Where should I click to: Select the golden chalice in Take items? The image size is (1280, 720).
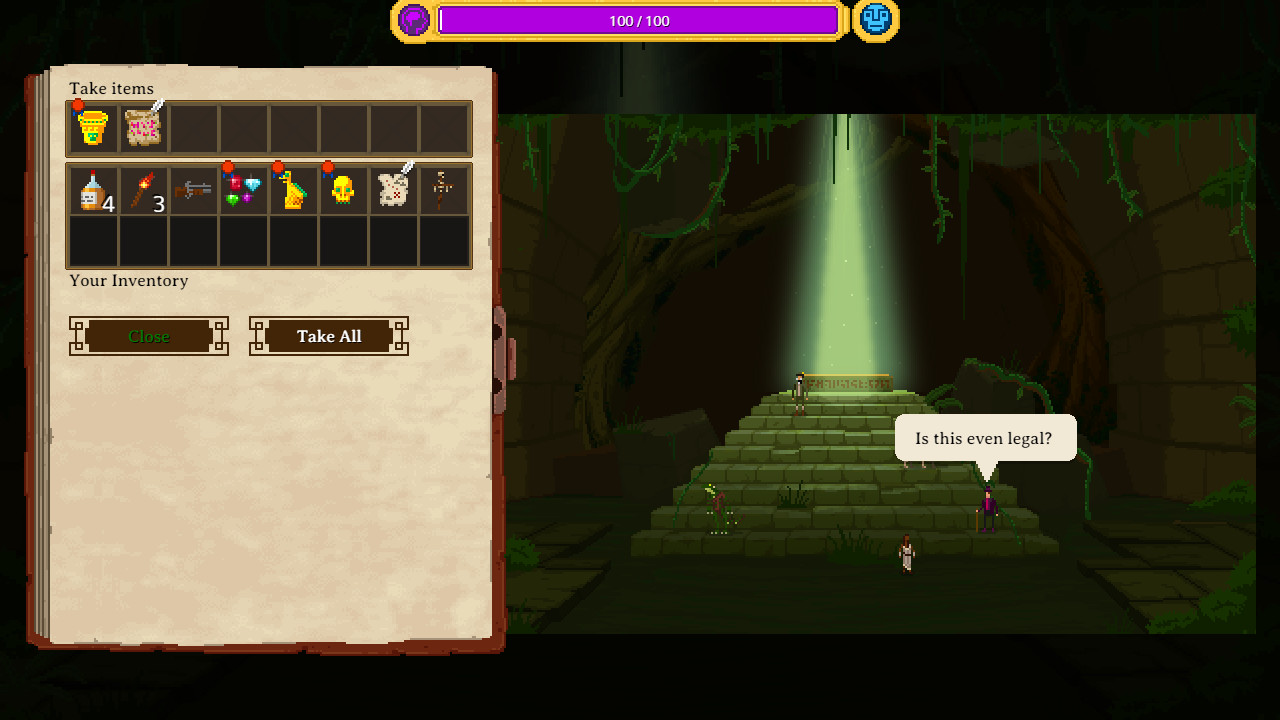point(93,127)
